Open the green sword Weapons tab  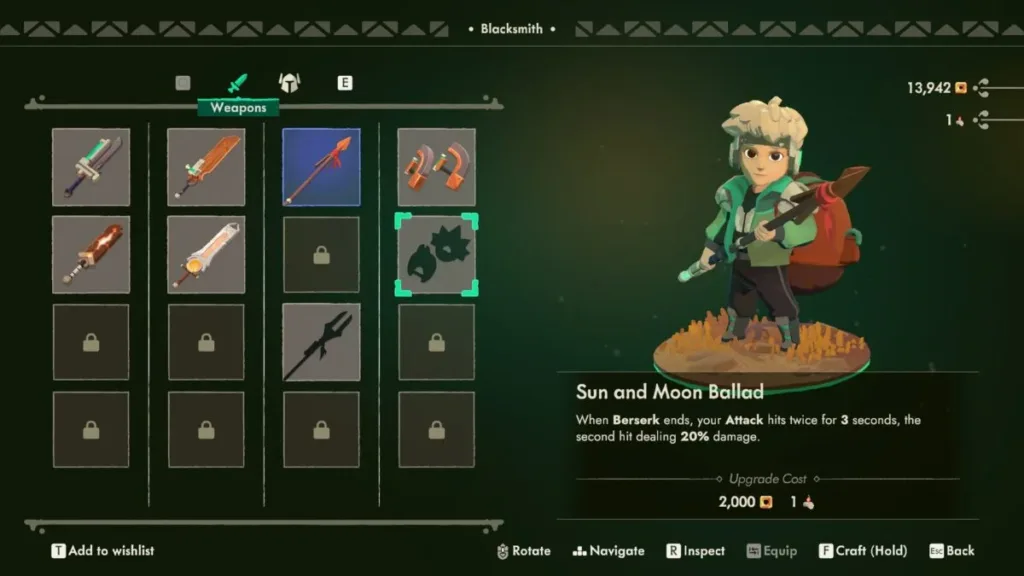(x=238, y=83)
